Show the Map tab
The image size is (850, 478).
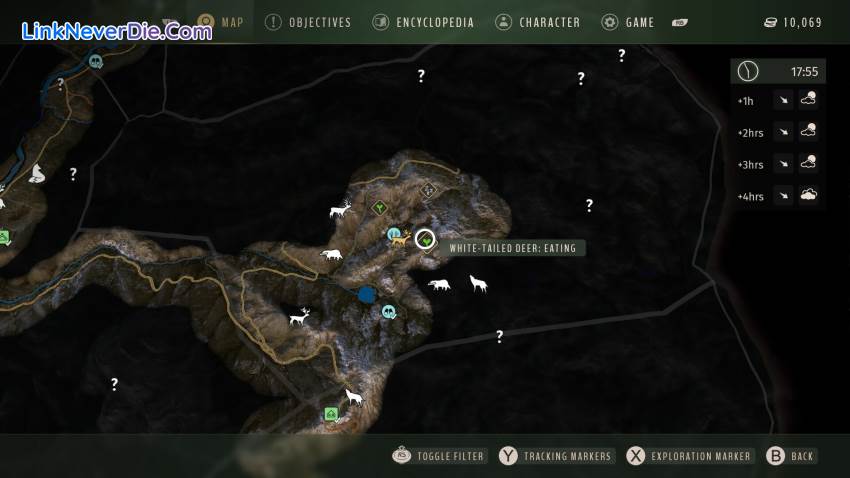pyautogui.click(x=221, y=22)
